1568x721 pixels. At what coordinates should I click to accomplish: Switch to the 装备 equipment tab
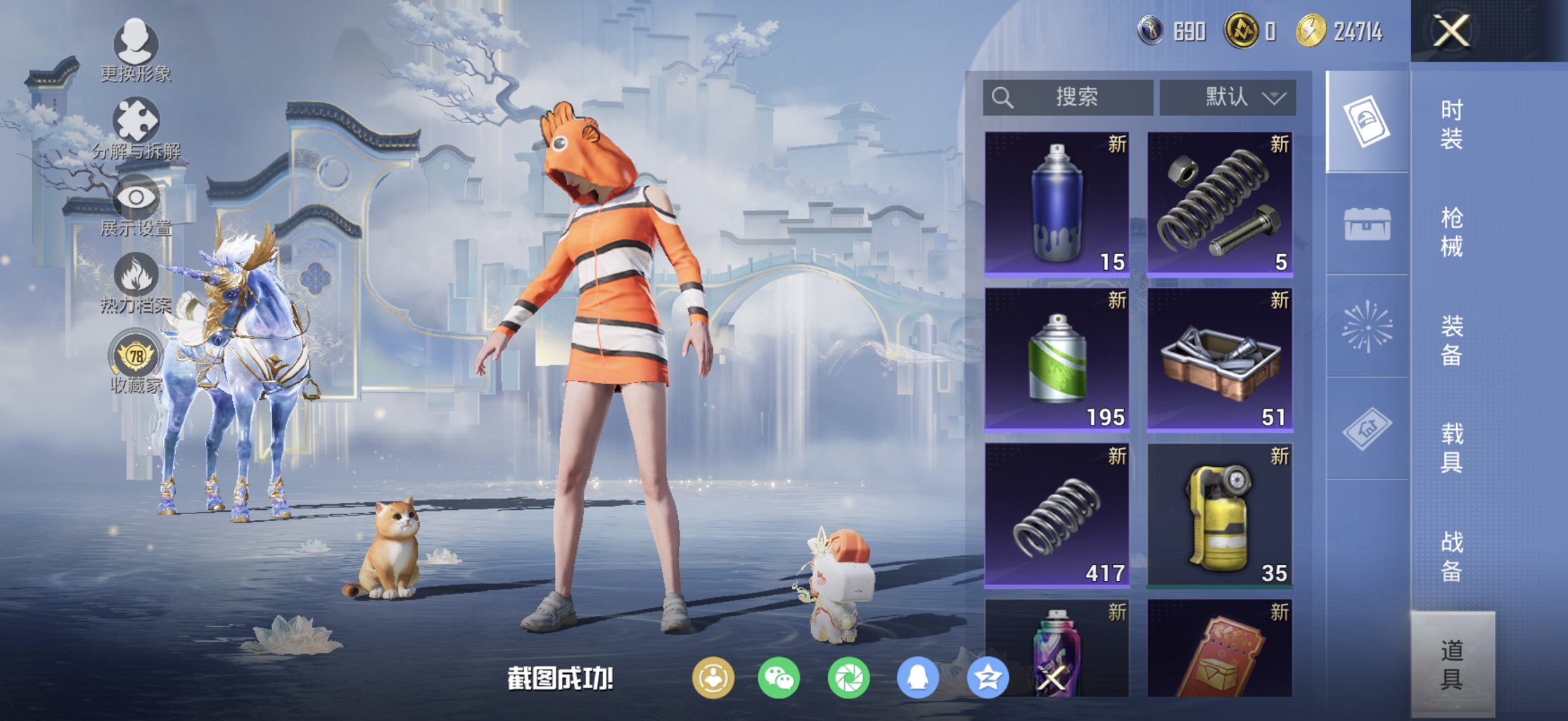tap(1451, 340)
